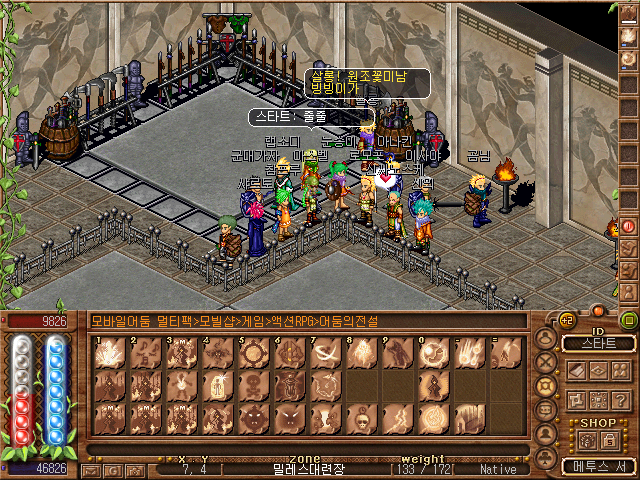This screenshot has height=480, width=640.
Task: Open the chat bubble round button
Action: pyautogui.click(x=546, y=408)
